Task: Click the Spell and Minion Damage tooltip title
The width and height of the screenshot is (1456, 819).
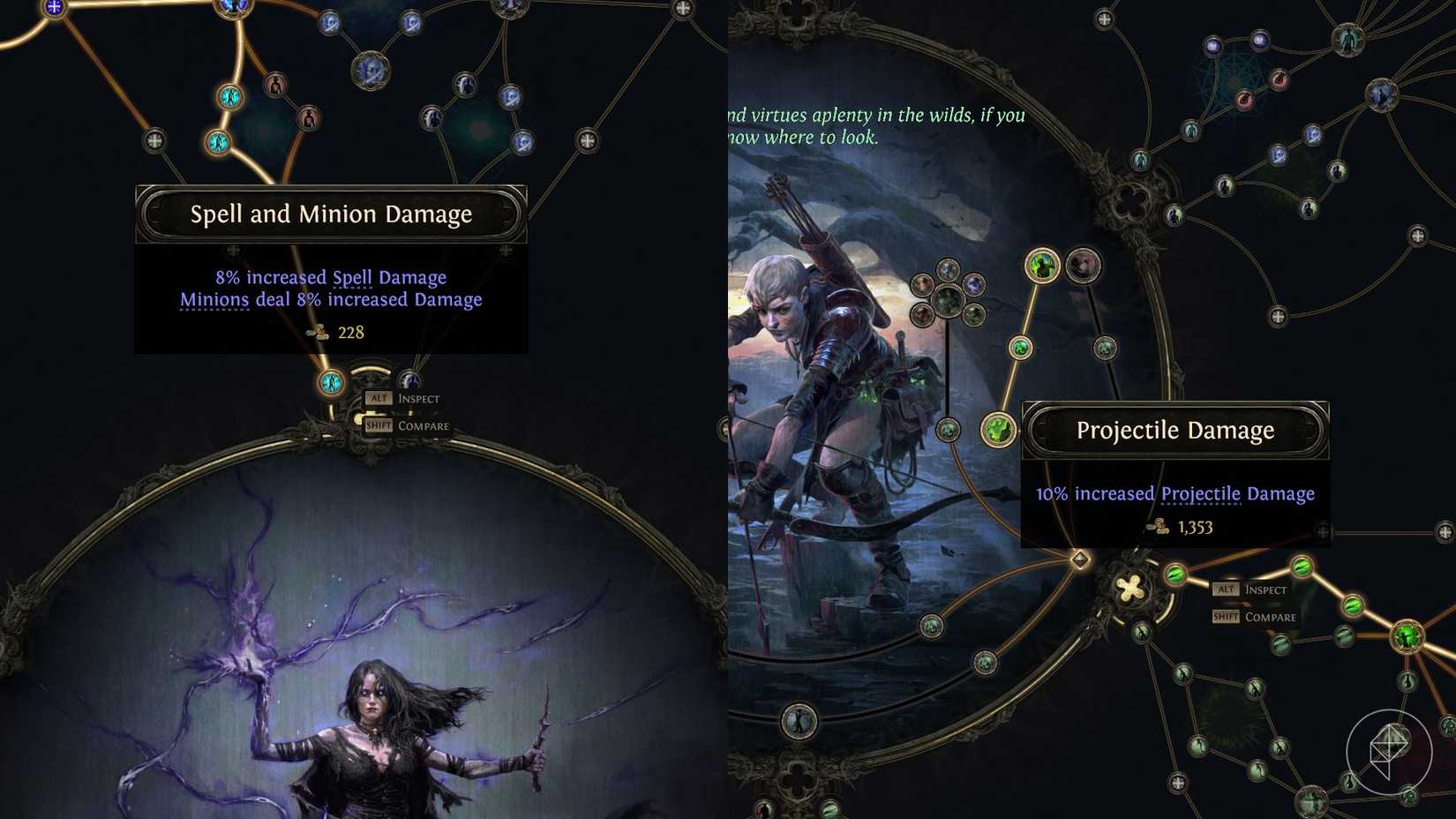Action: (331, 214)
